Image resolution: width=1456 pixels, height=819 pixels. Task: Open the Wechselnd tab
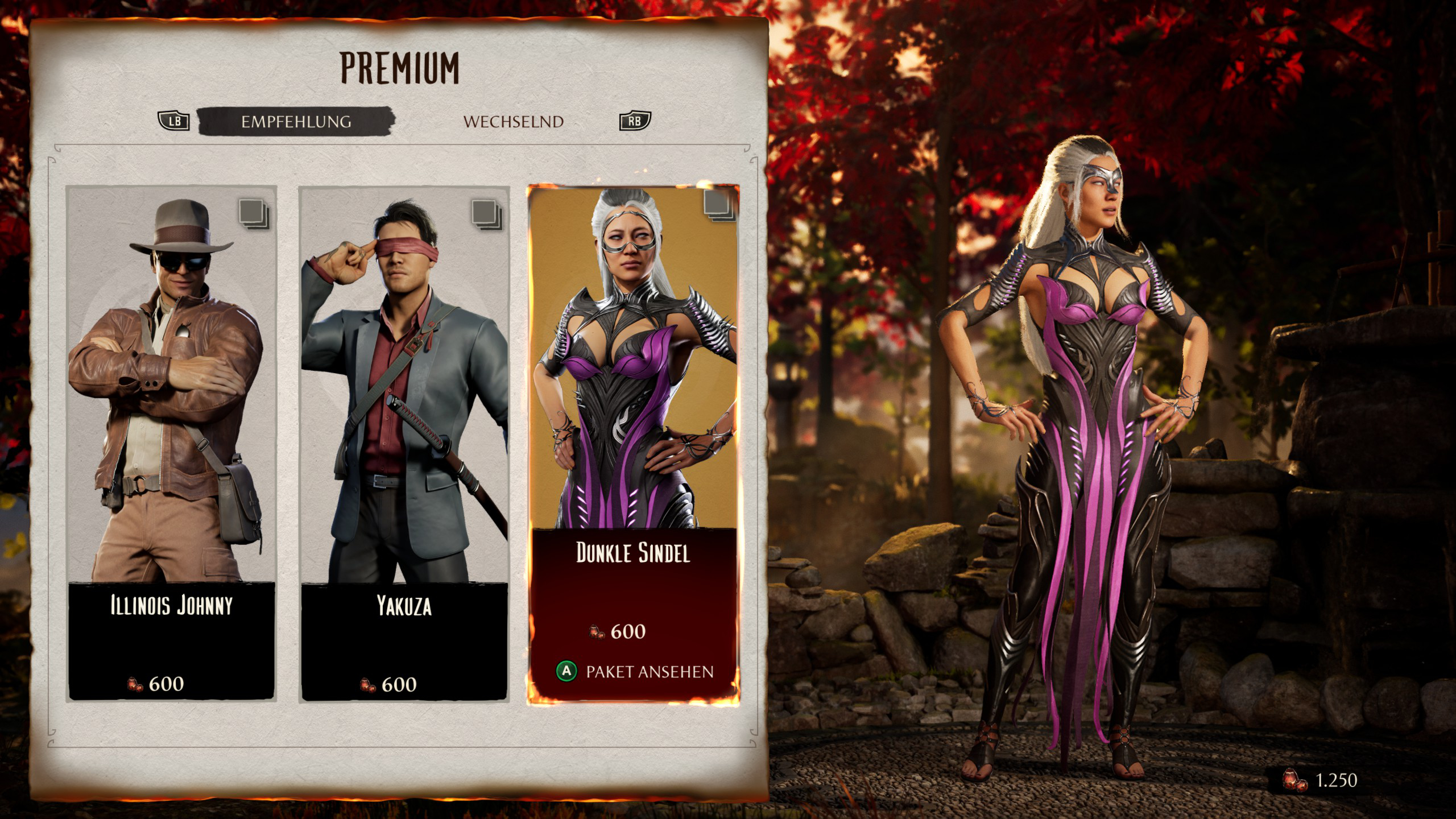coord(513,121)
